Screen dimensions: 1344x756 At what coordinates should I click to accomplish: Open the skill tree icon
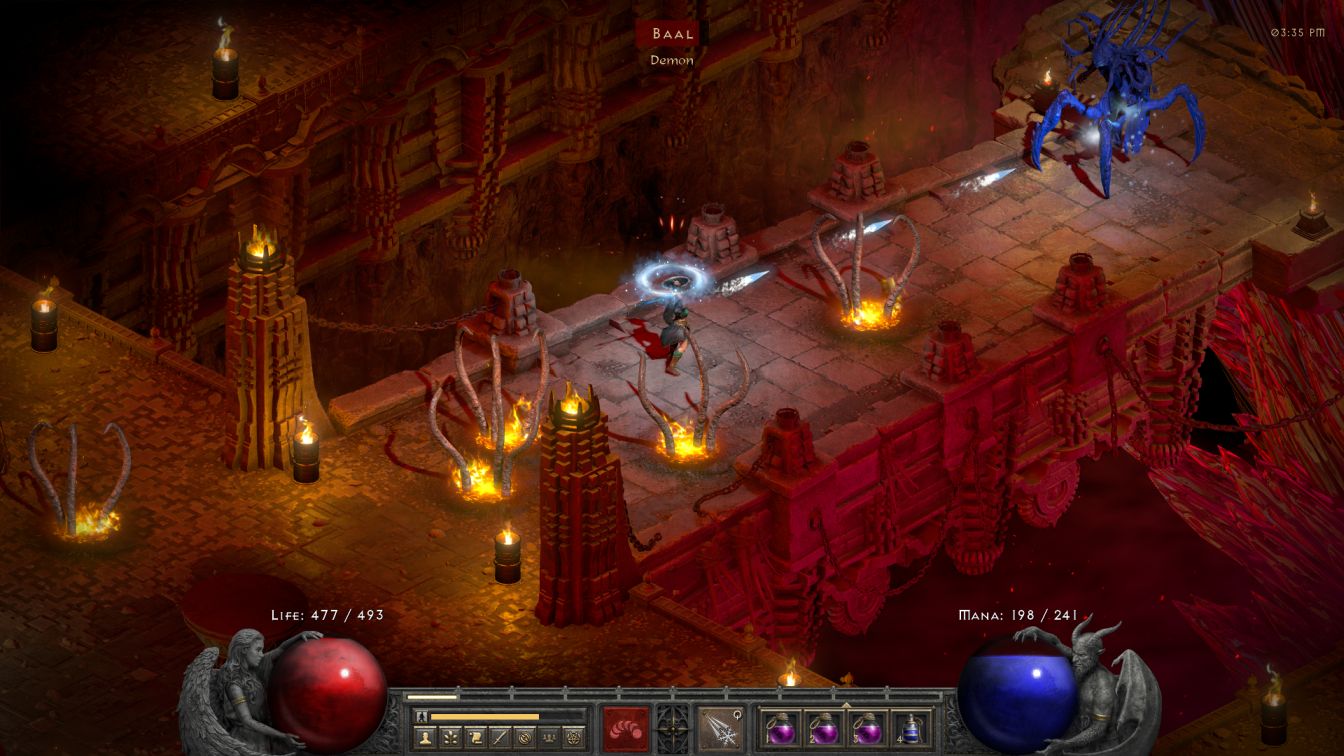point(452,738)
